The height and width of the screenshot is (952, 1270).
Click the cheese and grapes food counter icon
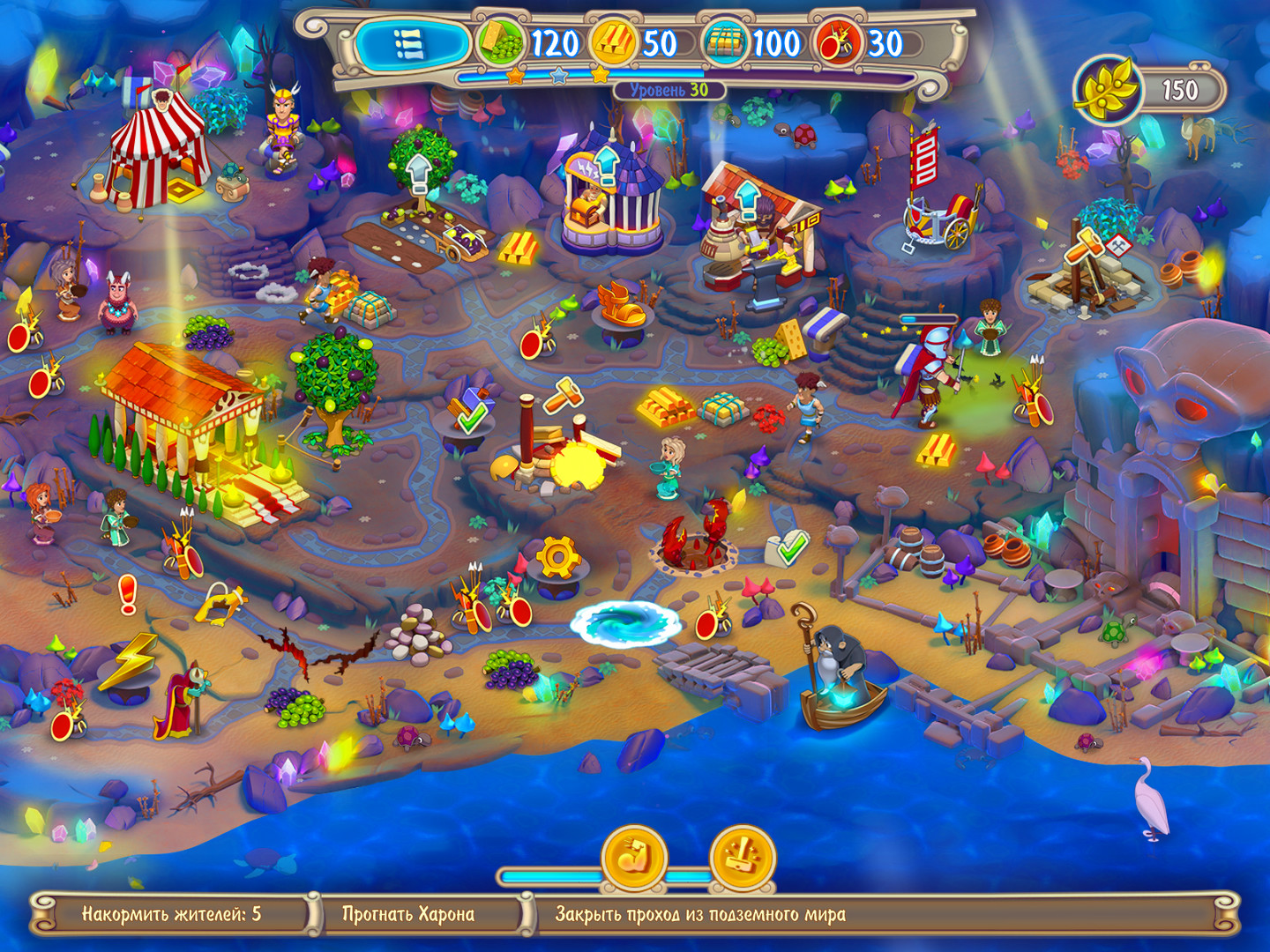coord(499,40)
